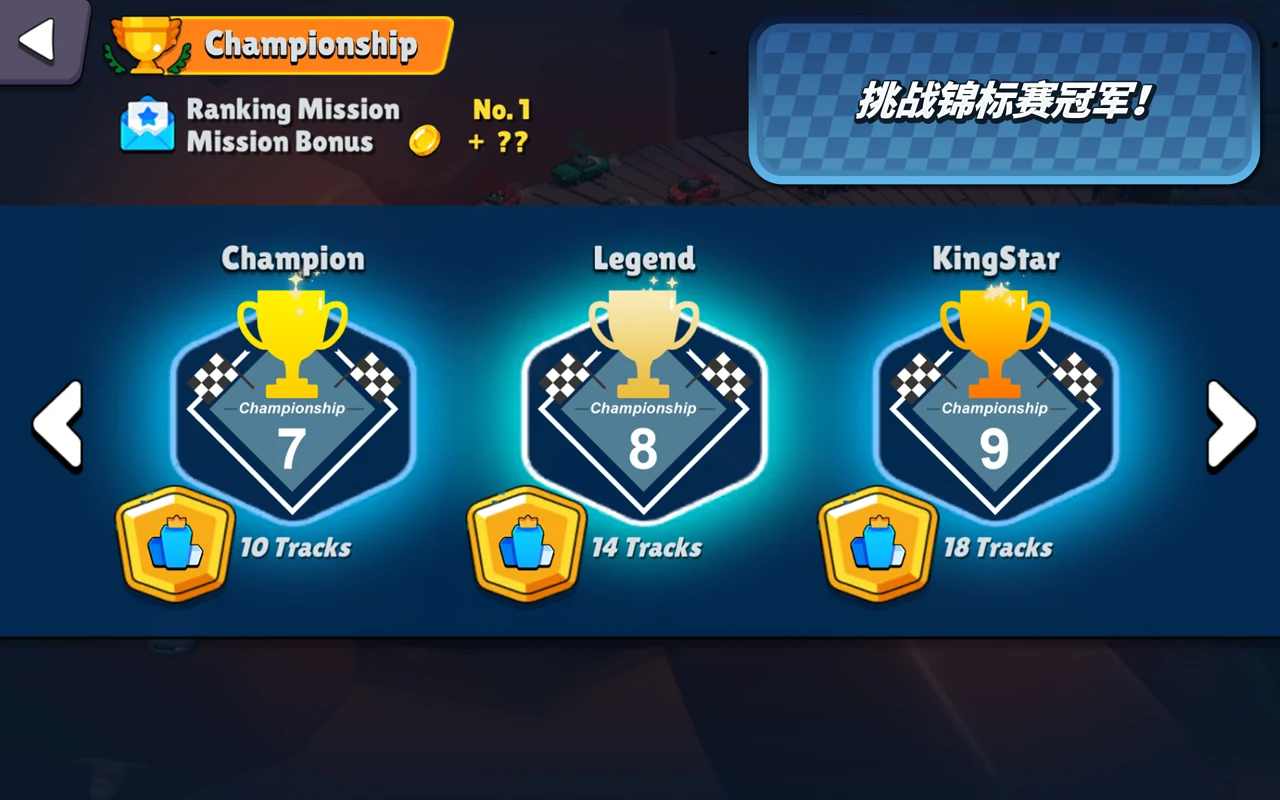Expand more championships with the right arrow

point(1232,424)
